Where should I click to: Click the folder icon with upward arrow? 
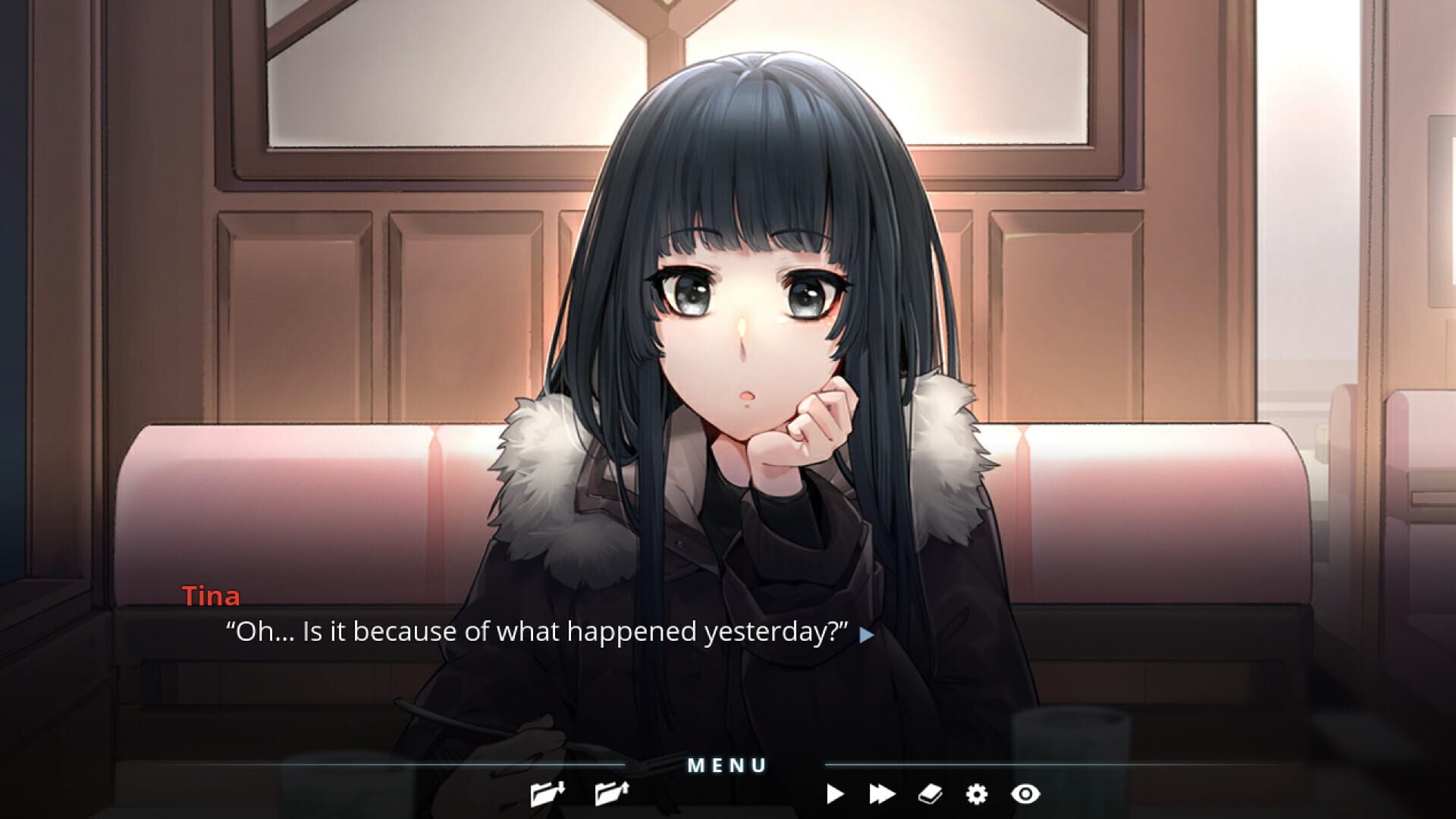pos(610,793)
